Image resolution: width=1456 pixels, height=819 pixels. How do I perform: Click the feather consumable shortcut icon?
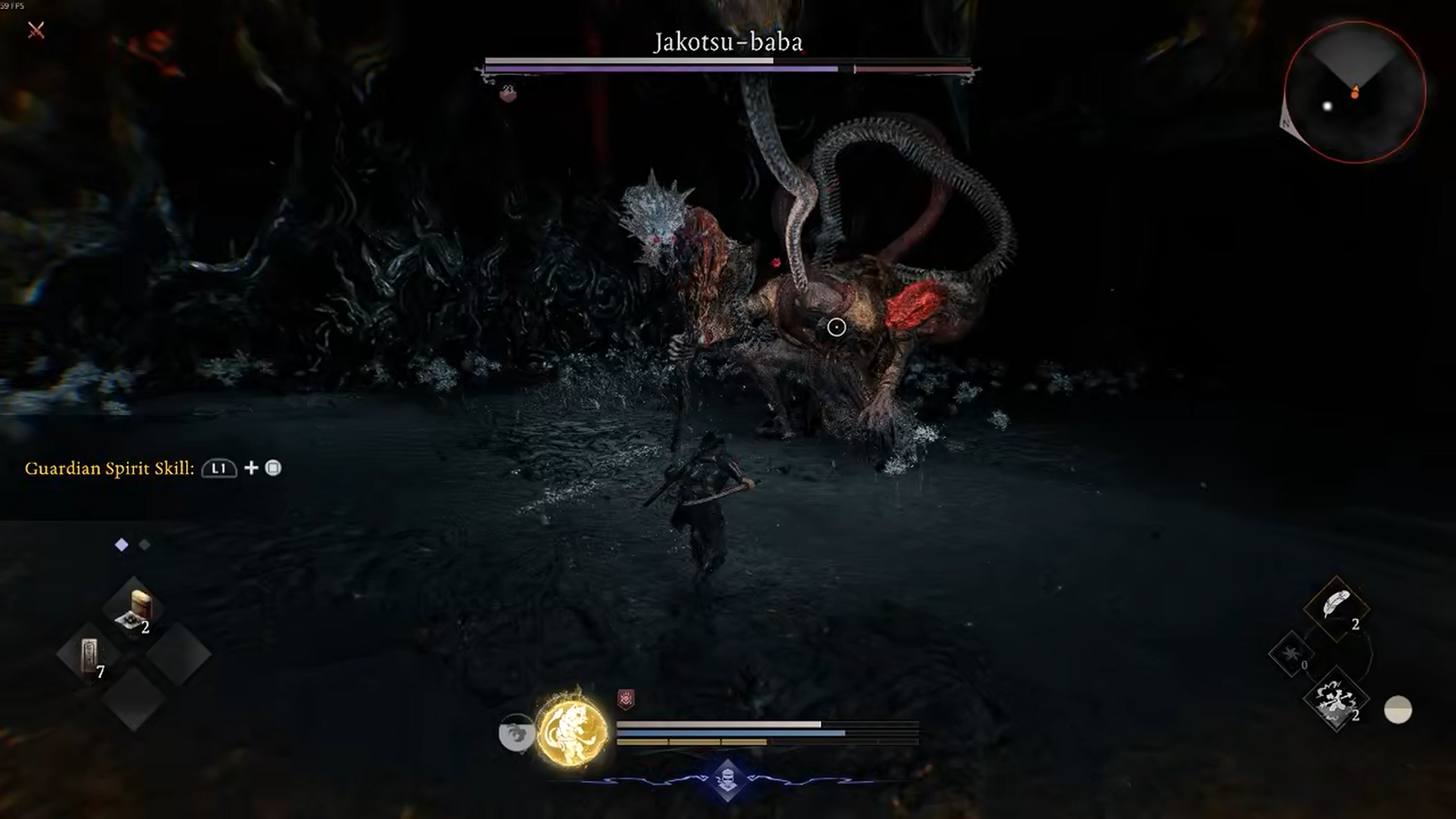click(x=1335, y=609)
